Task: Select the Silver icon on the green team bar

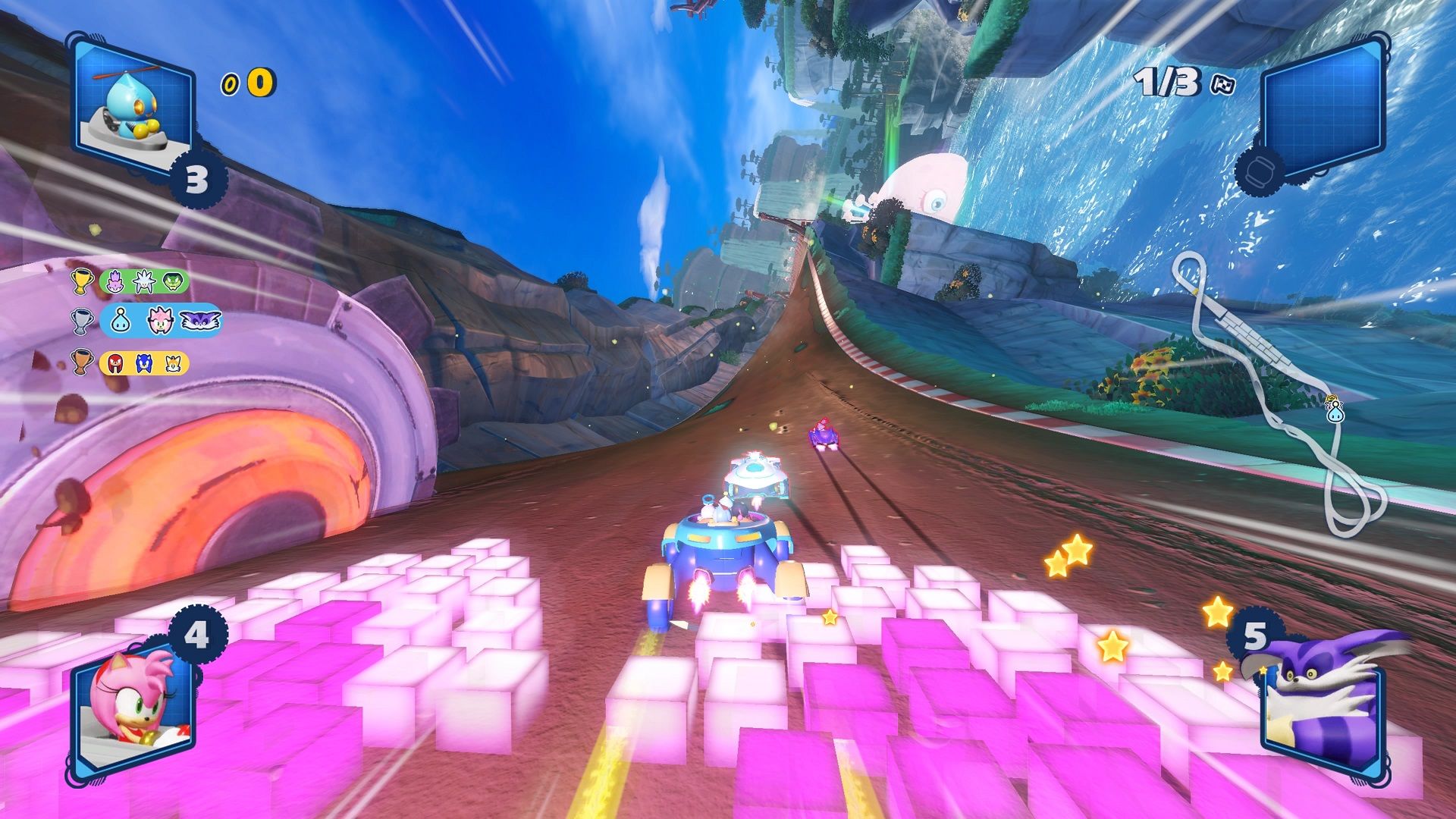Action: [145, 281]
